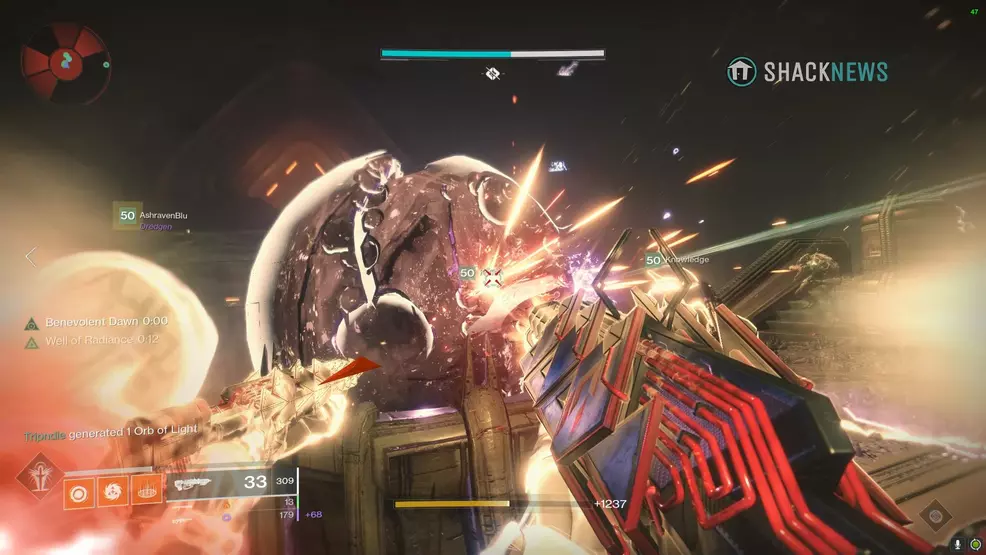
Task: Toggle the microphone overlay icon
Action: (x=958, y=544)
